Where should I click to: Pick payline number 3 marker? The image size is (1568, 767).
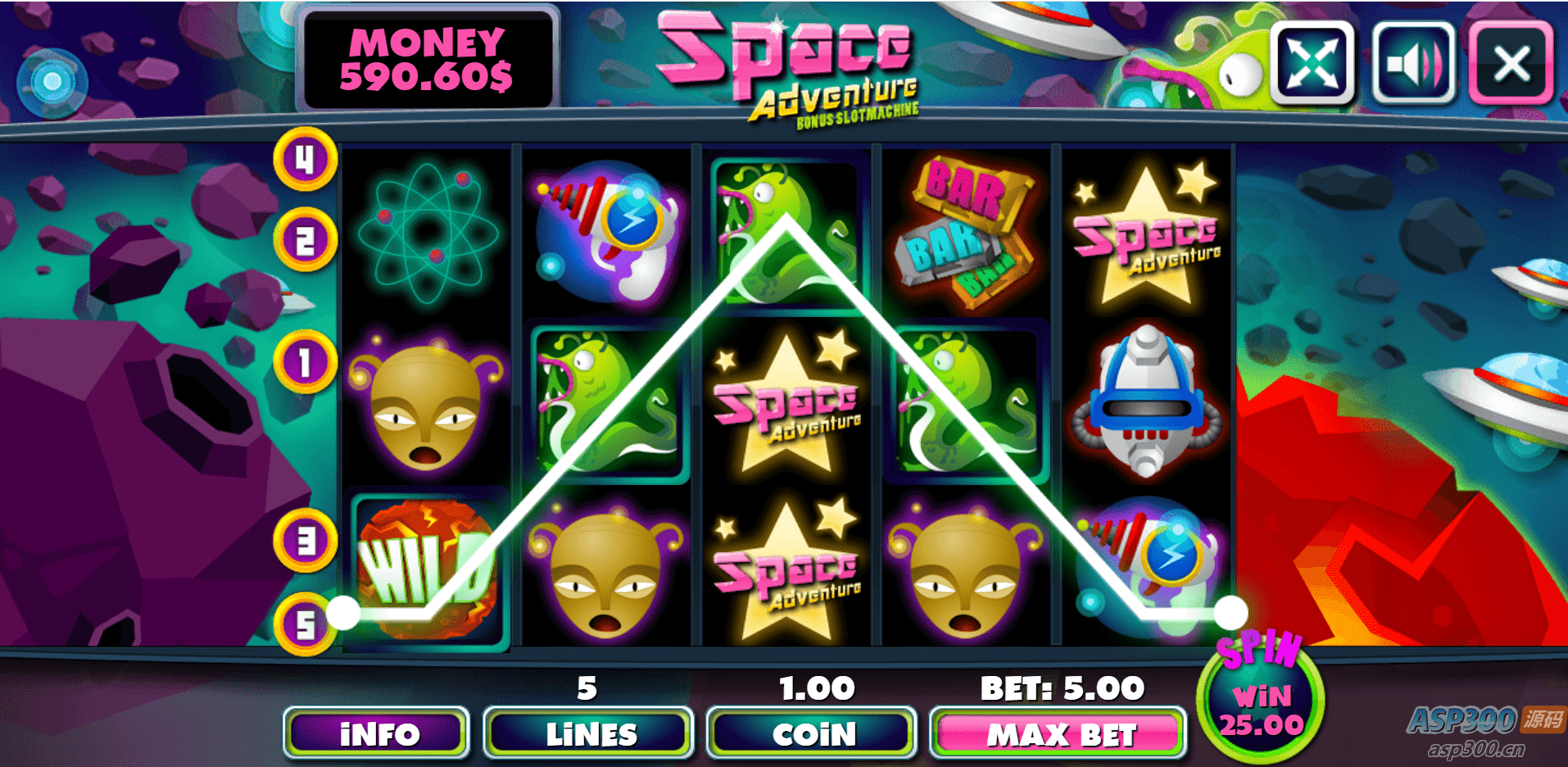[305, 541]
